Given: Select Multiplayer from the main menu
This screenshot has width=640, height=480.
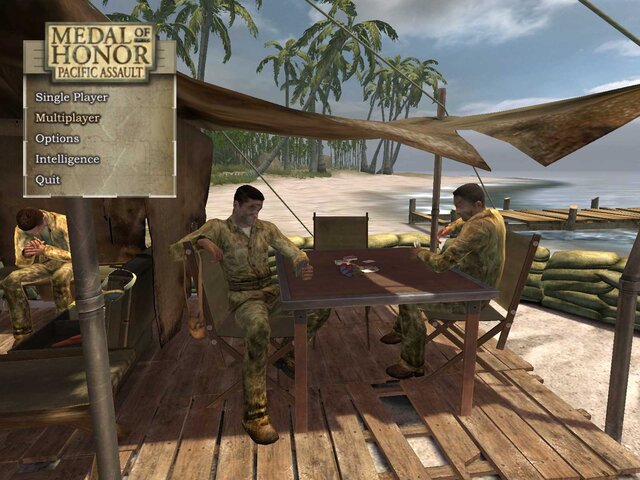Looking at the screenshot, I should point(67,118).
